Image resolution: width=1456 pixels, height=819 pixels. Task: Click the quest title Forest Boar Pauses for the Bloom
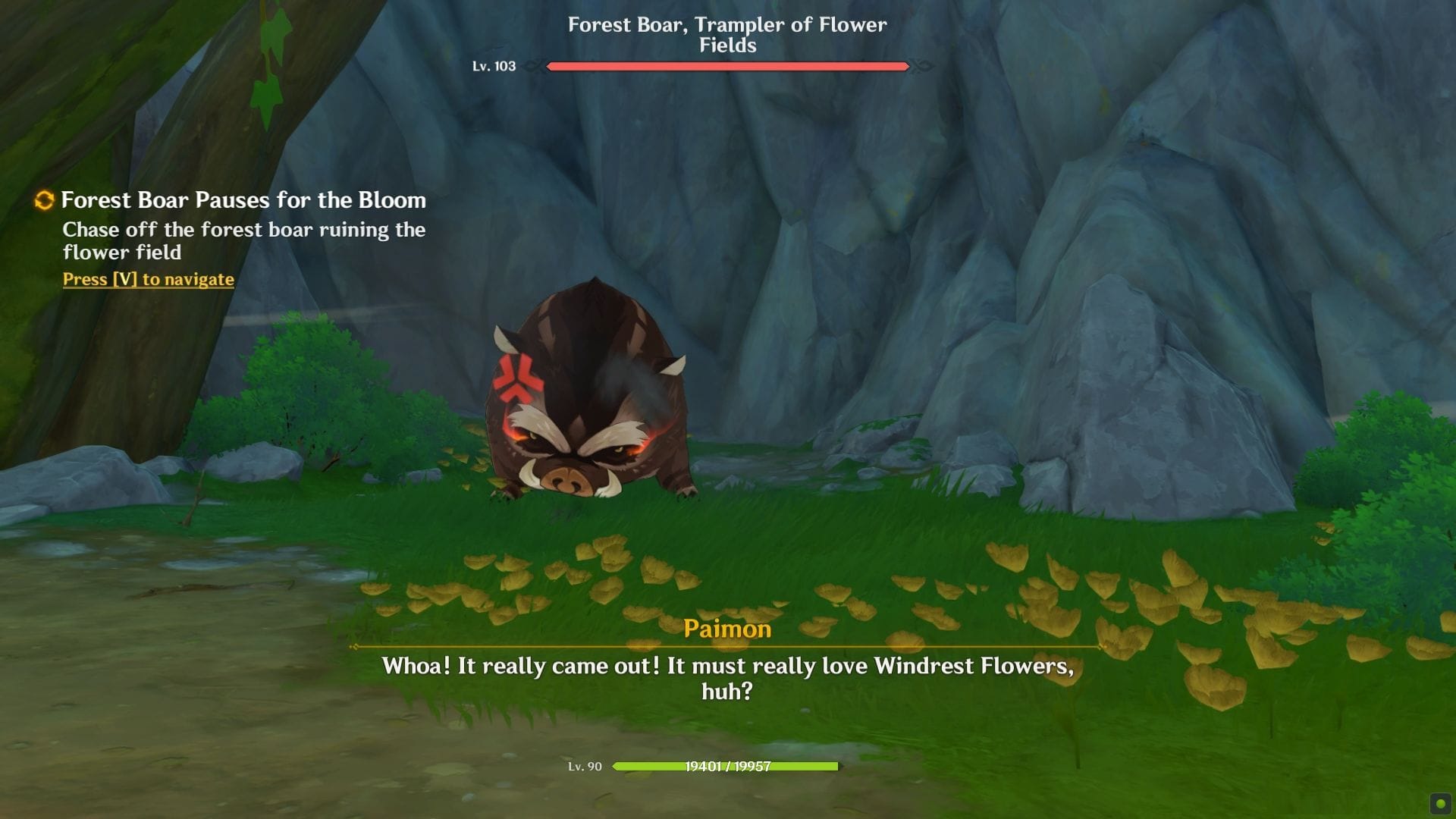coord(244,200)
